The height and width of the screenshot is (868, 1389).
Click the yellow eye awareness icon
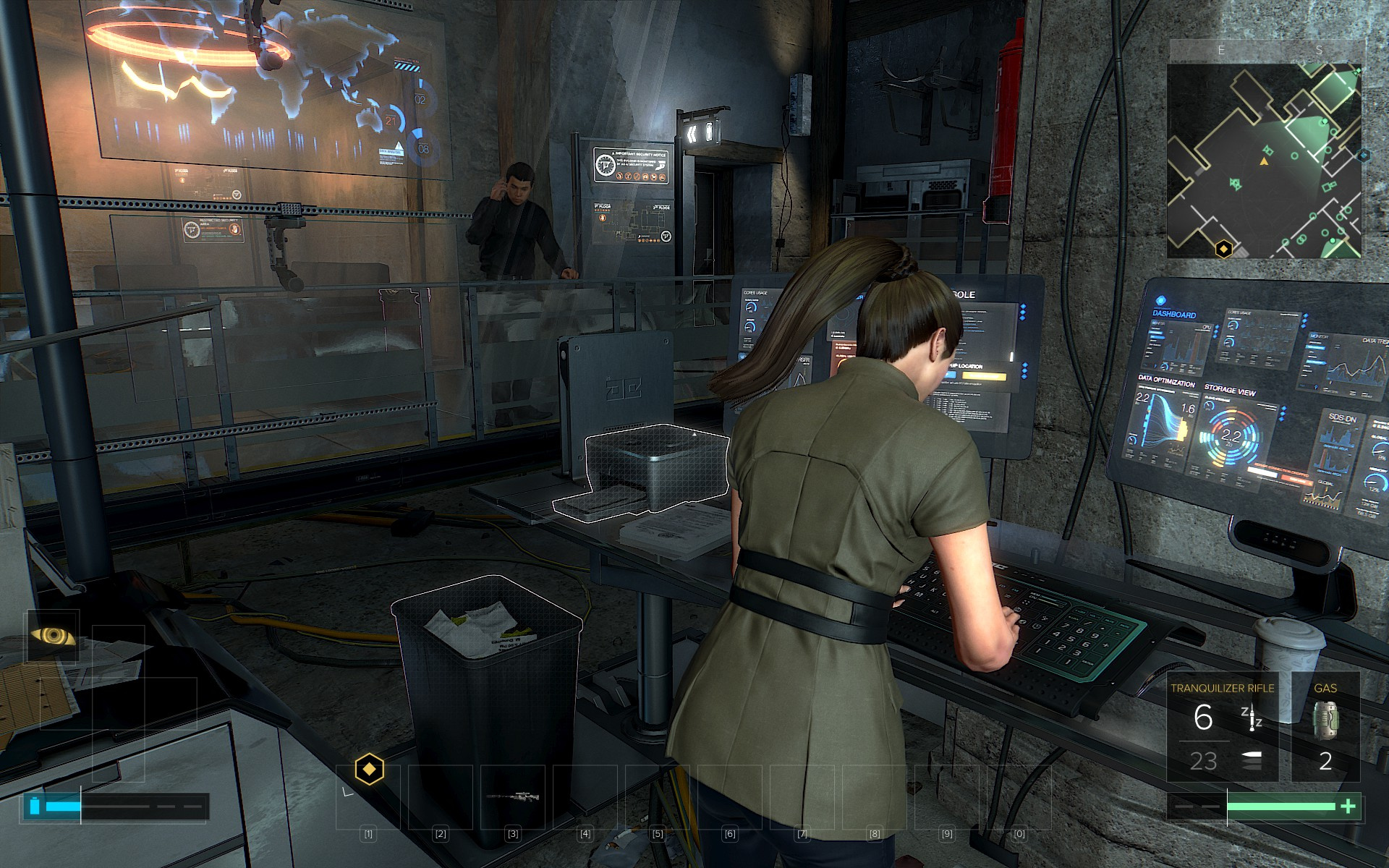pos(52,637)
